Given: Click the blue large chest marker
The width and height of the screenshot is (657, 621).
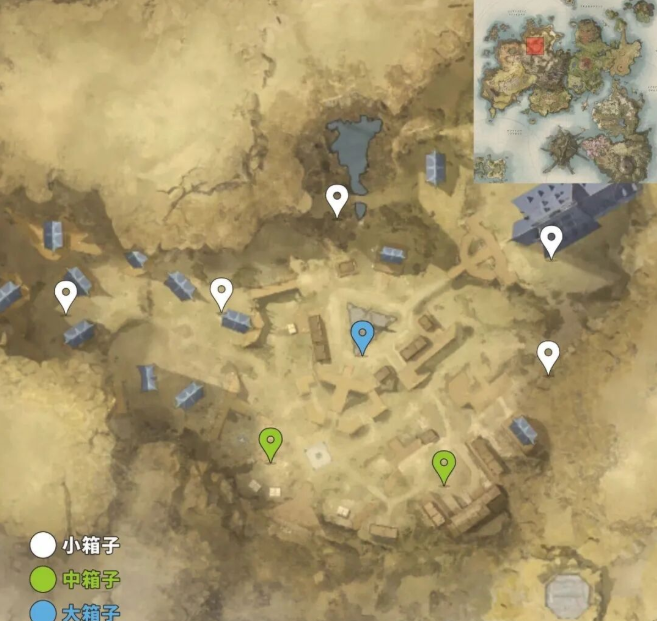Looking at the screenshot, I should [363, 336].
